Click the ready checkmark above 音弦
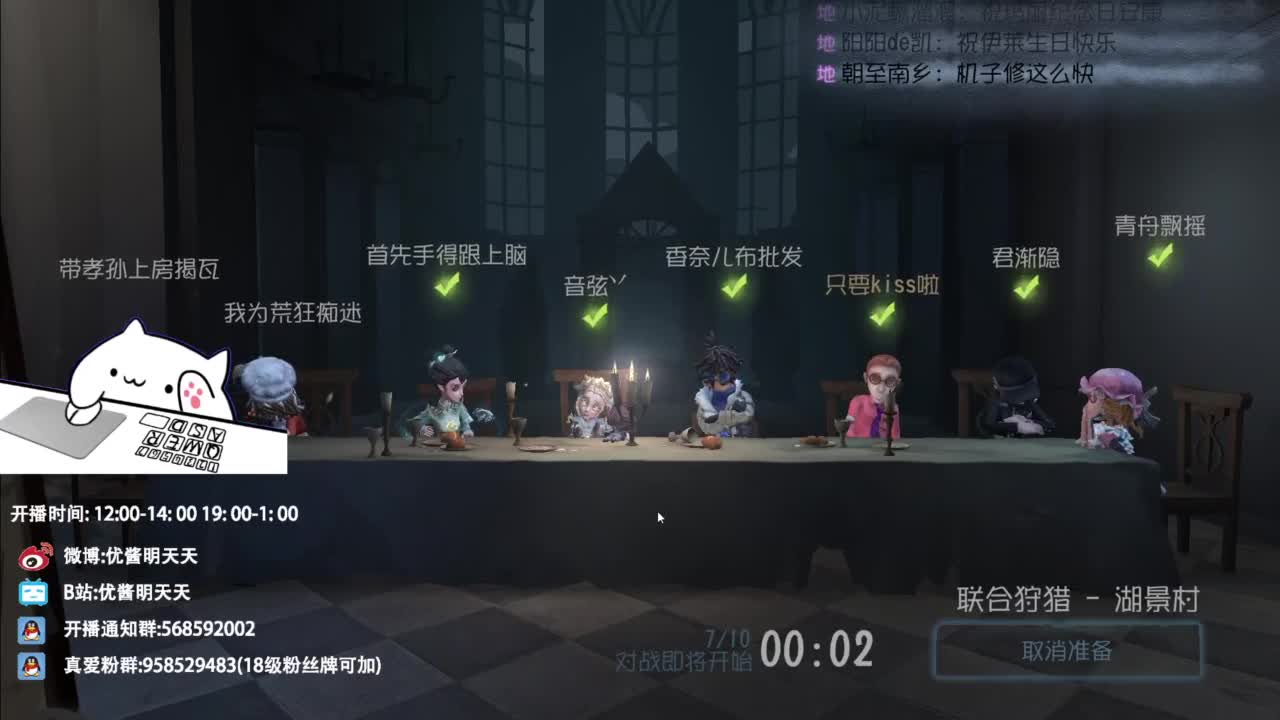 click(592, 317)
